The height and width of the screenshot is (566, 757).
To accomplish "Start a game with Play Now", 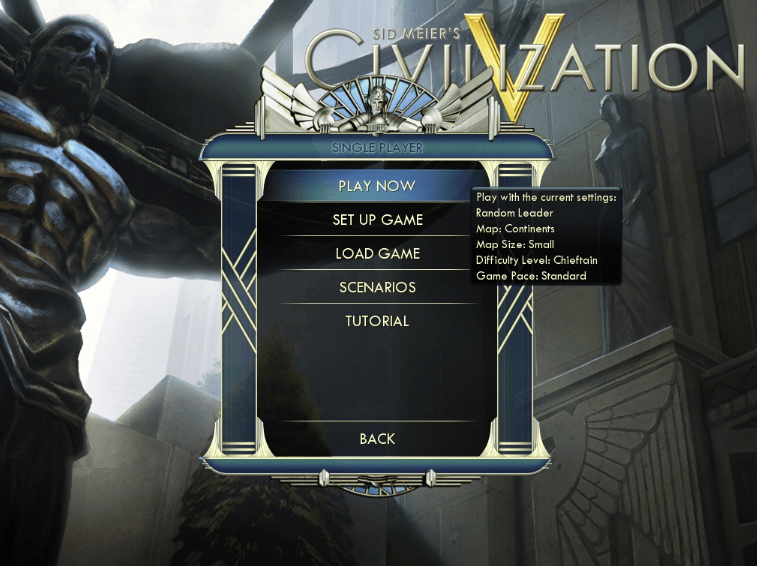I will [x=377, y=186].
